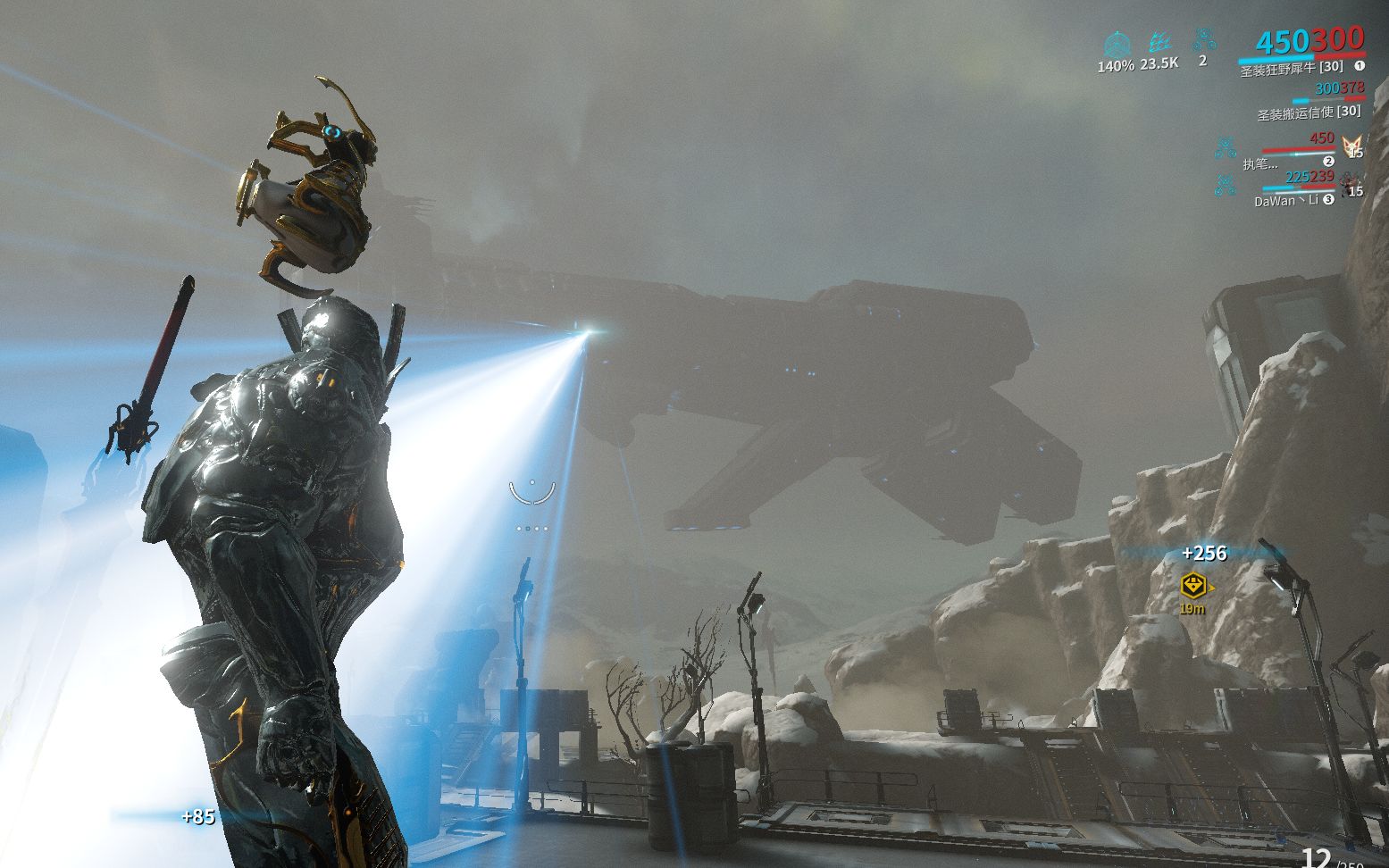Image resolution: width=1389 pixels, height=868 pixels.
Task: Click the yellow objective marker at 19m
Action: click(x=1193, y=587)
